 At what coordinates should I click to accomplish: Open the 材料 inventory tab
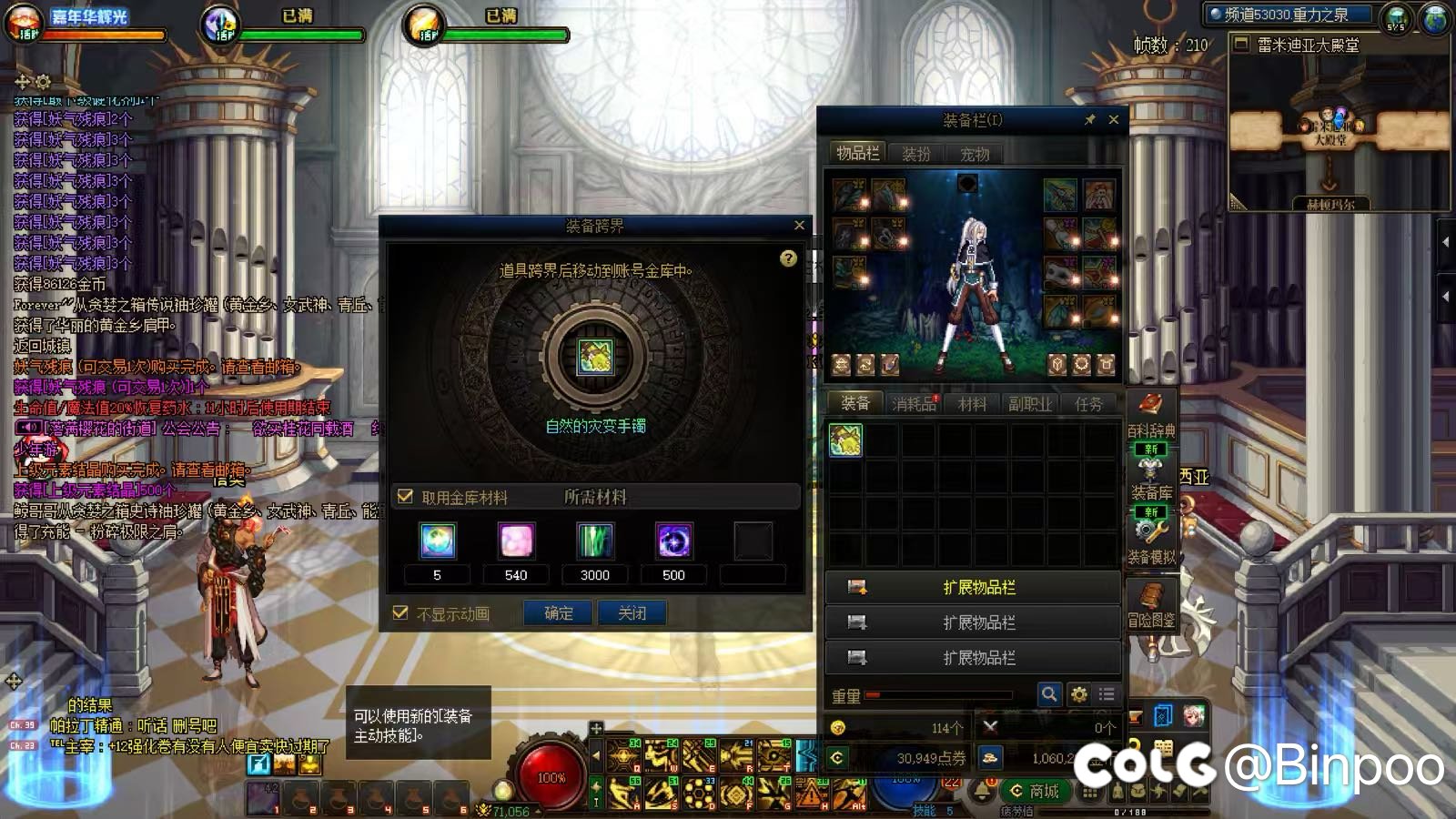click(x=972, y=404)
